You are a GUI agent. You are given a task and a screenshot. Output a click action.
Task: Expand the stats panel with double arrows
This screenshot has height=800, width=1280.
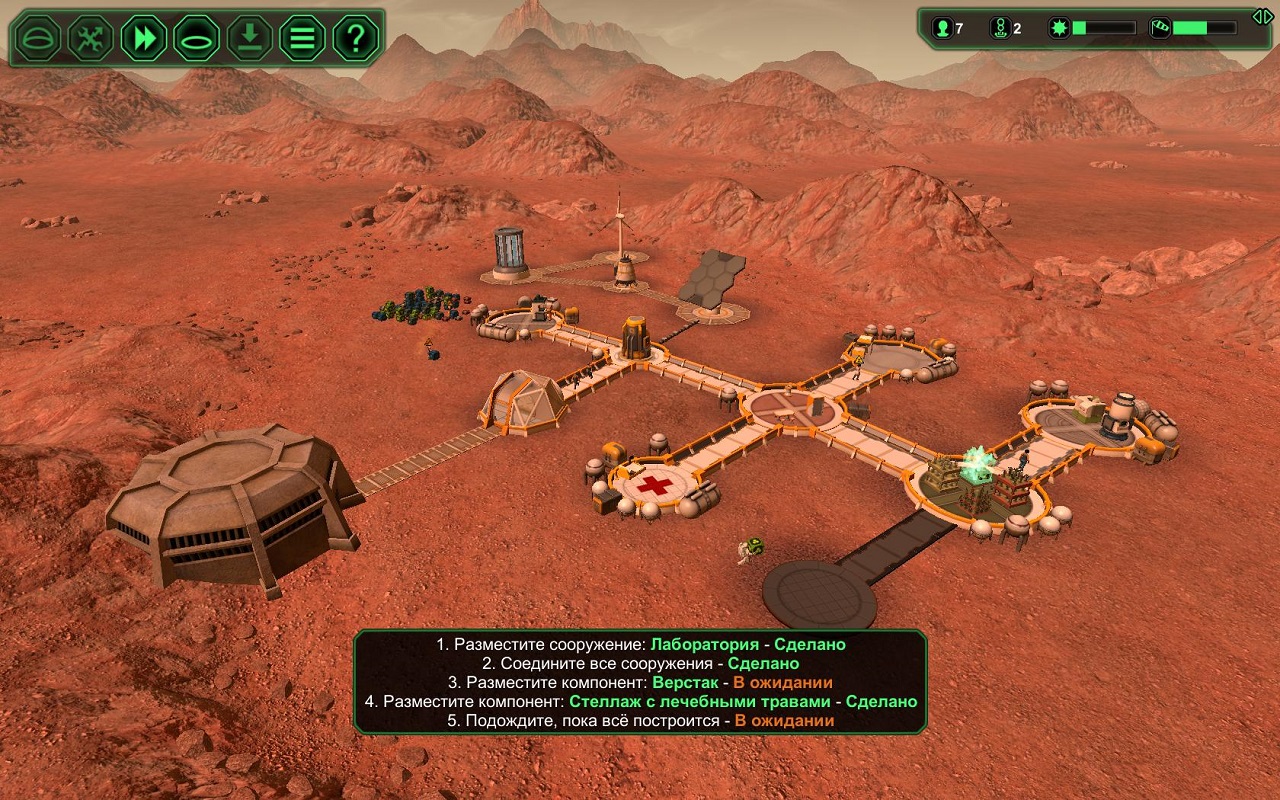[1263, 16]
